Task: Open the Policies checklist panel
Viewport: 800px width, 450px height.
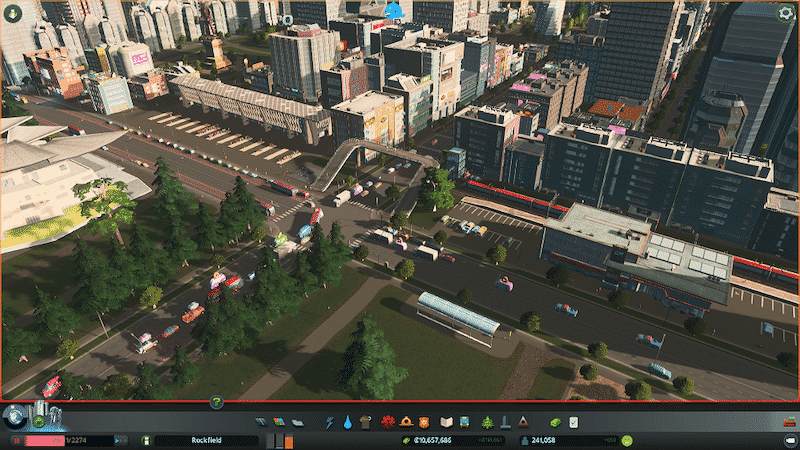Action: click(573, 423)
